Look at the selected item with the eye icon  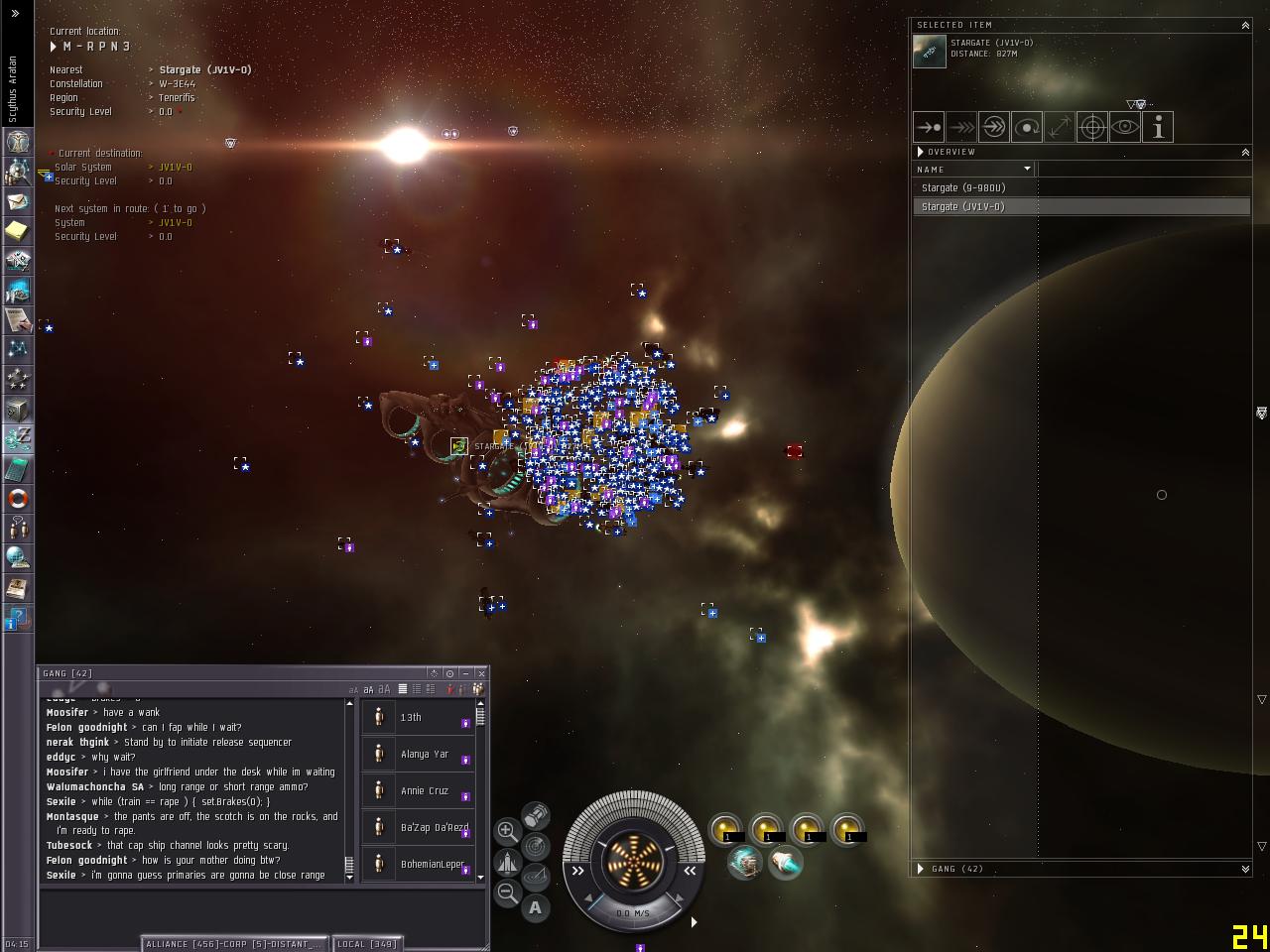point(1125,127)
